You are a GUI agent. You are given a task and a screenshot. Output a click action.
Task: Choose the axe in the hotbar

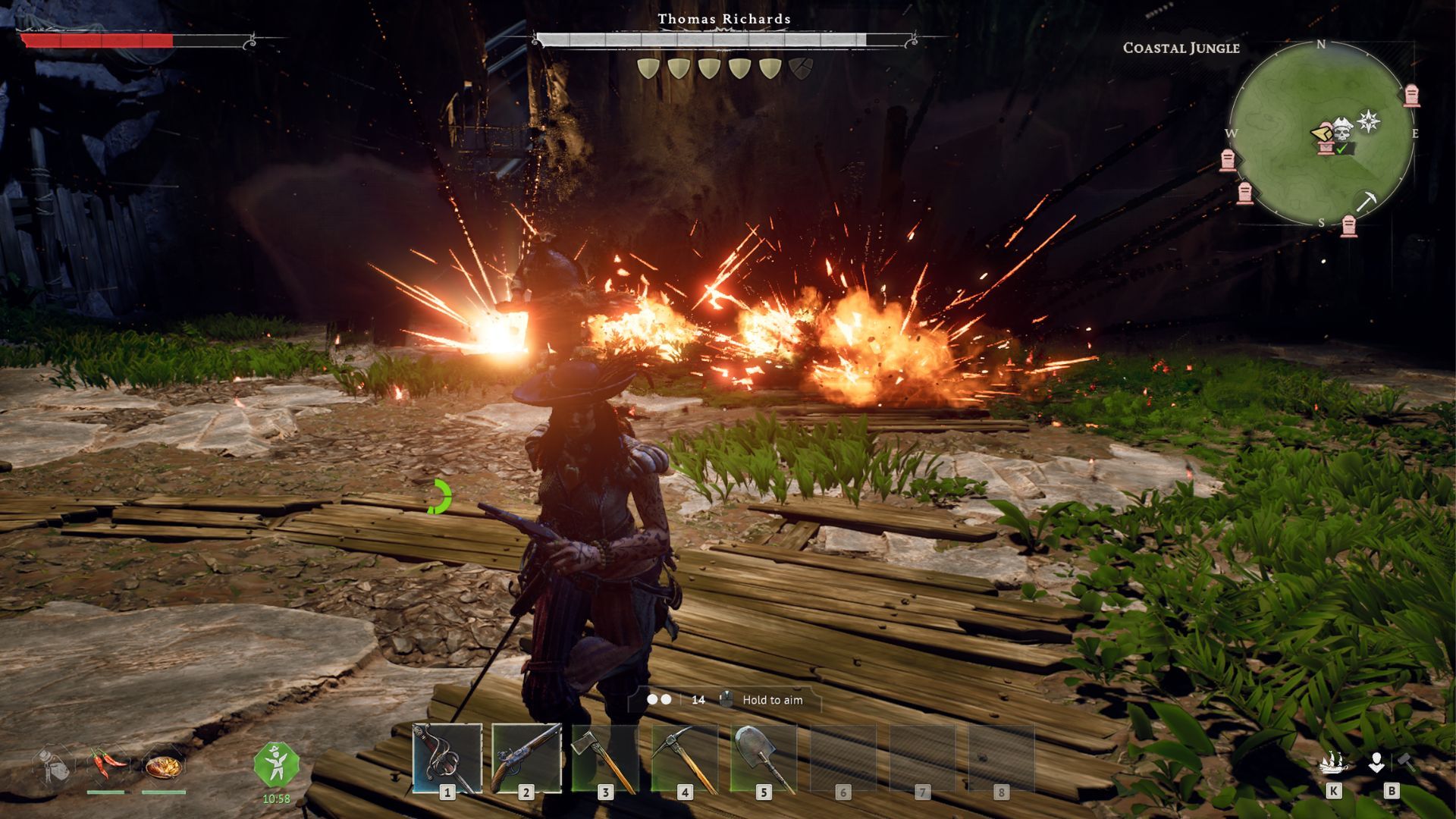click(605, 758)
